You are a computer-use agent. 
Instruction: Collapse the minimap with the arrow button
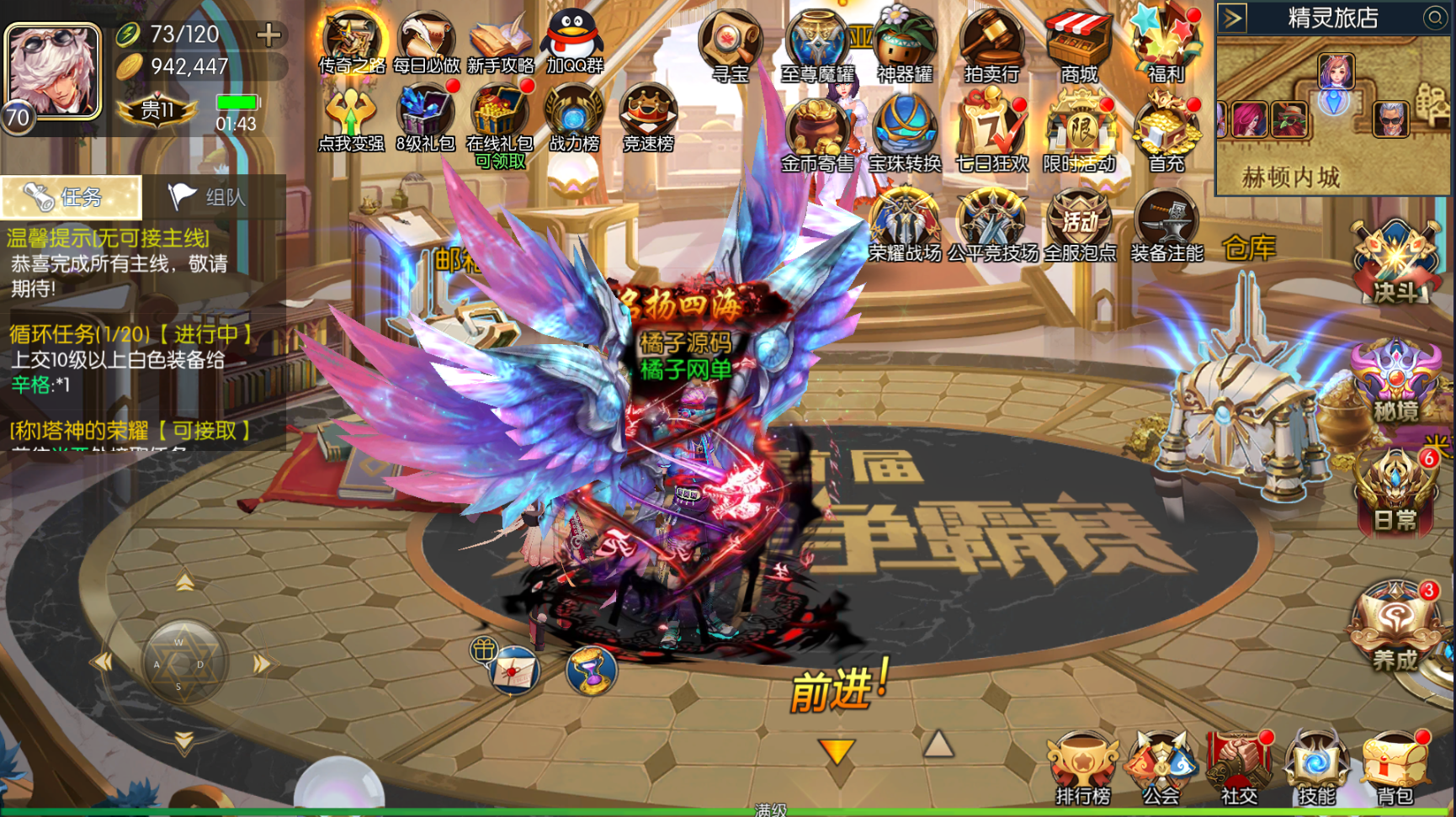(x=1233, y=18)
